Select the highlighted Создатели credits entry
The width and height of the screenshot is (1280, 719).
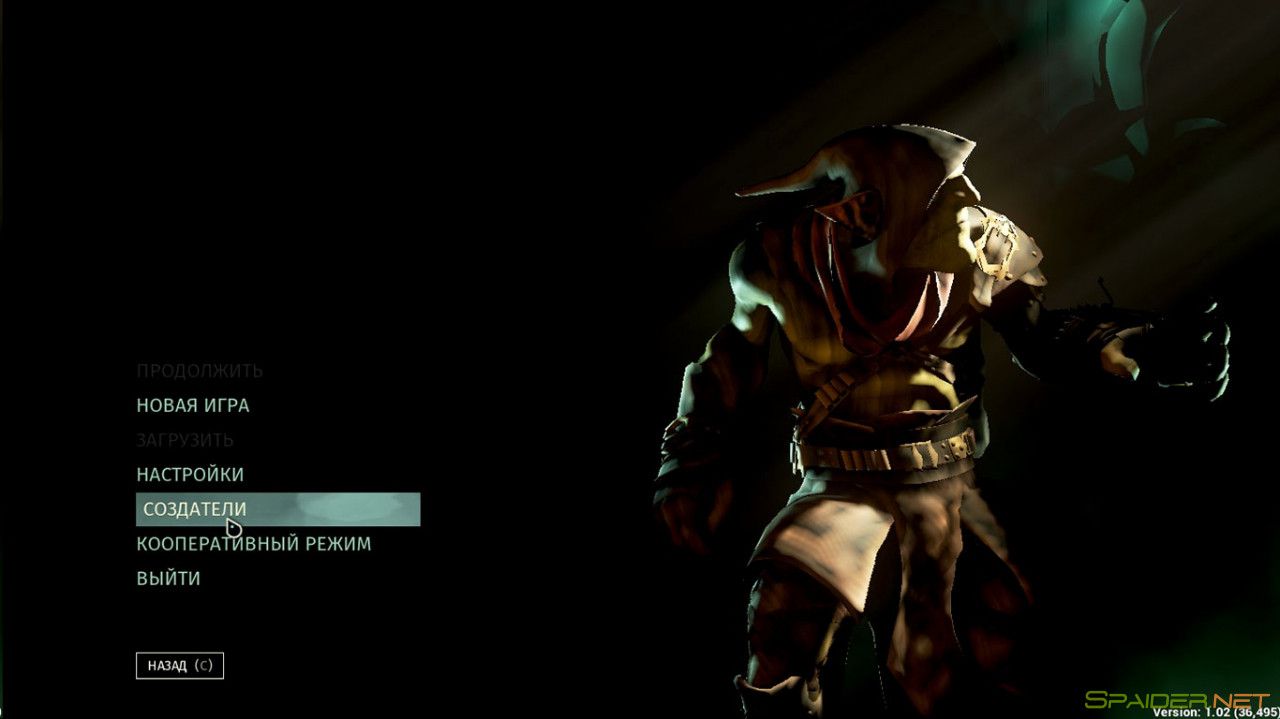pyautogui.click(x=195, y=509)
